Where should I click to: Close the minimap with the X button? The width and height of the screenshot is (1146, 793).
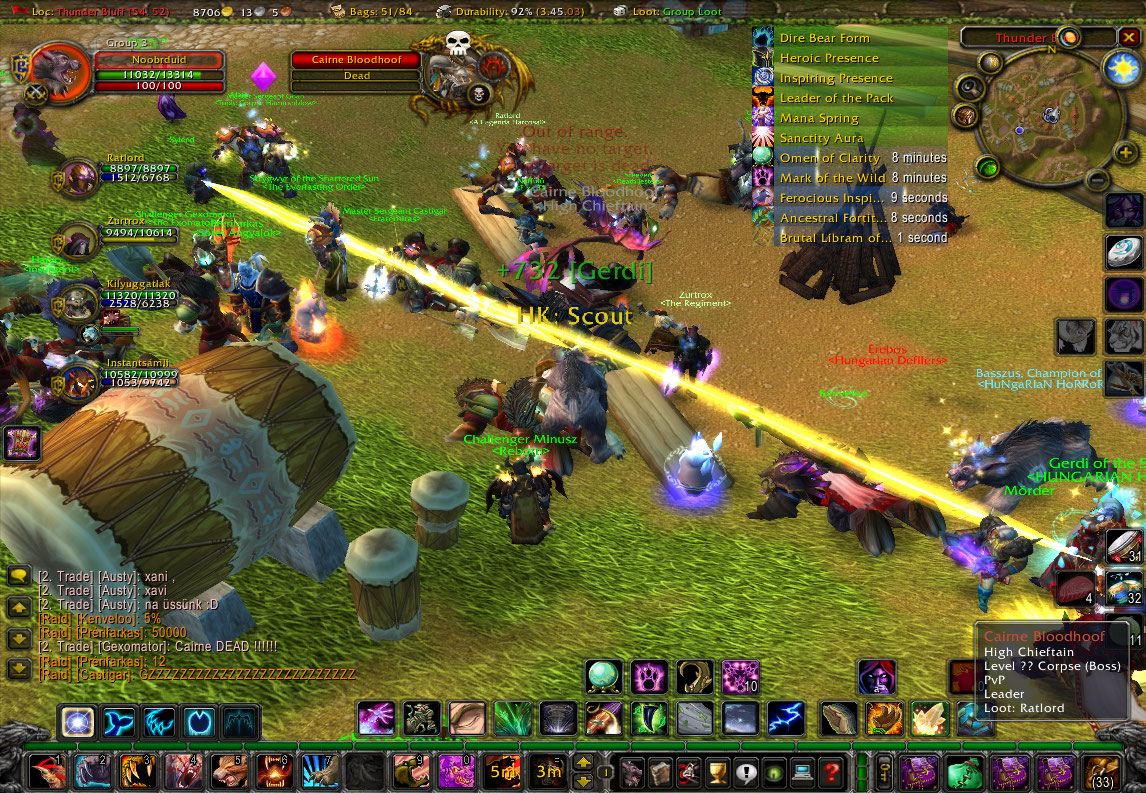[1129, 37]
